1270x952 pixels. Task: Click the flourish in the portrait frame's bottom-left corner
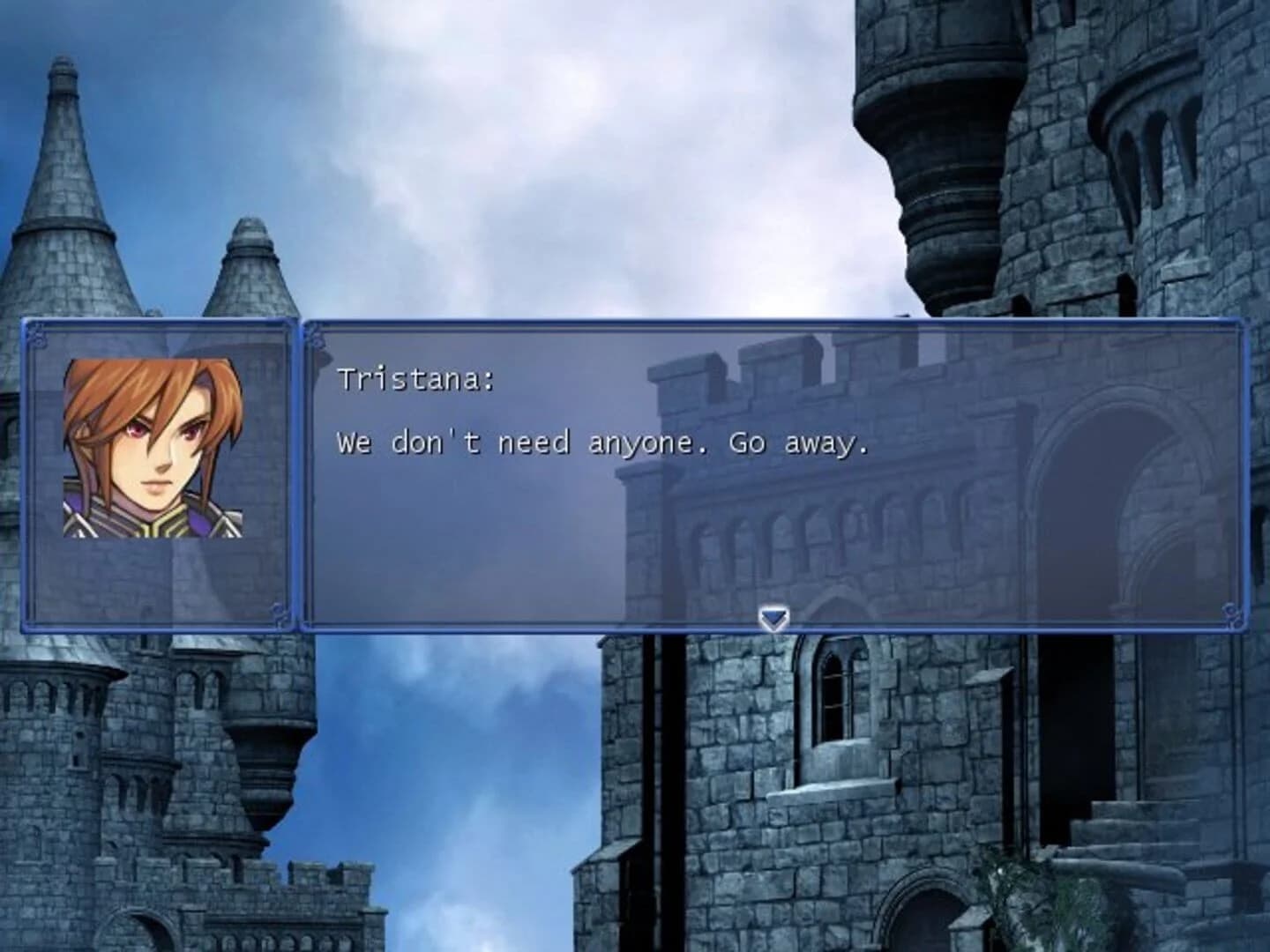(x=39, y=614)
